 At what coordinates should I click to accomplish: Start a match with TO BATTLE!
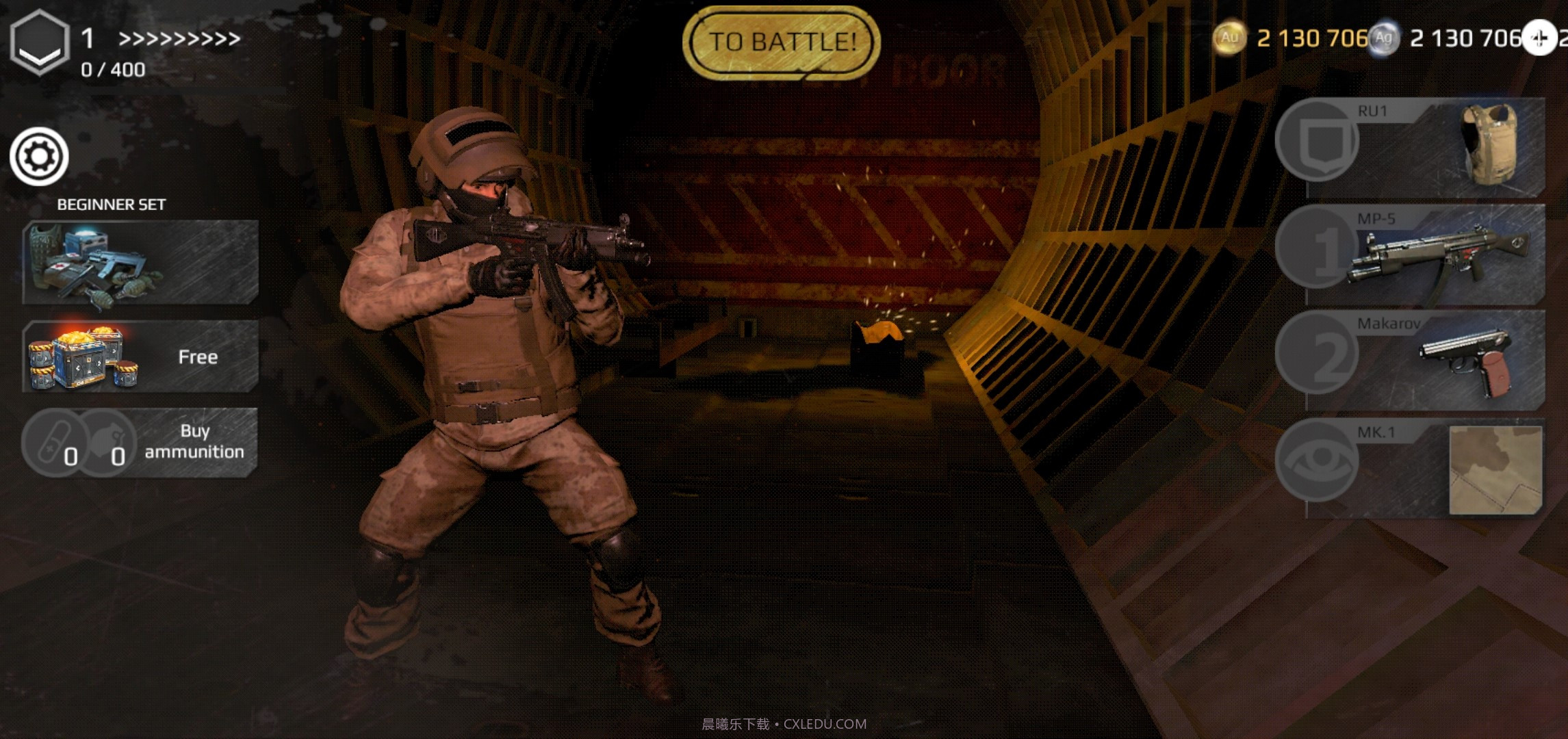coord(782,42)
